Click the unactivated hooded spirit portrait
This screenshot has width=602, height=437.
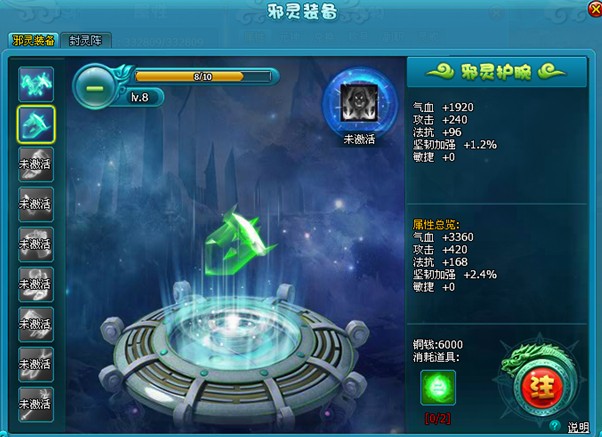pos(357,102)
